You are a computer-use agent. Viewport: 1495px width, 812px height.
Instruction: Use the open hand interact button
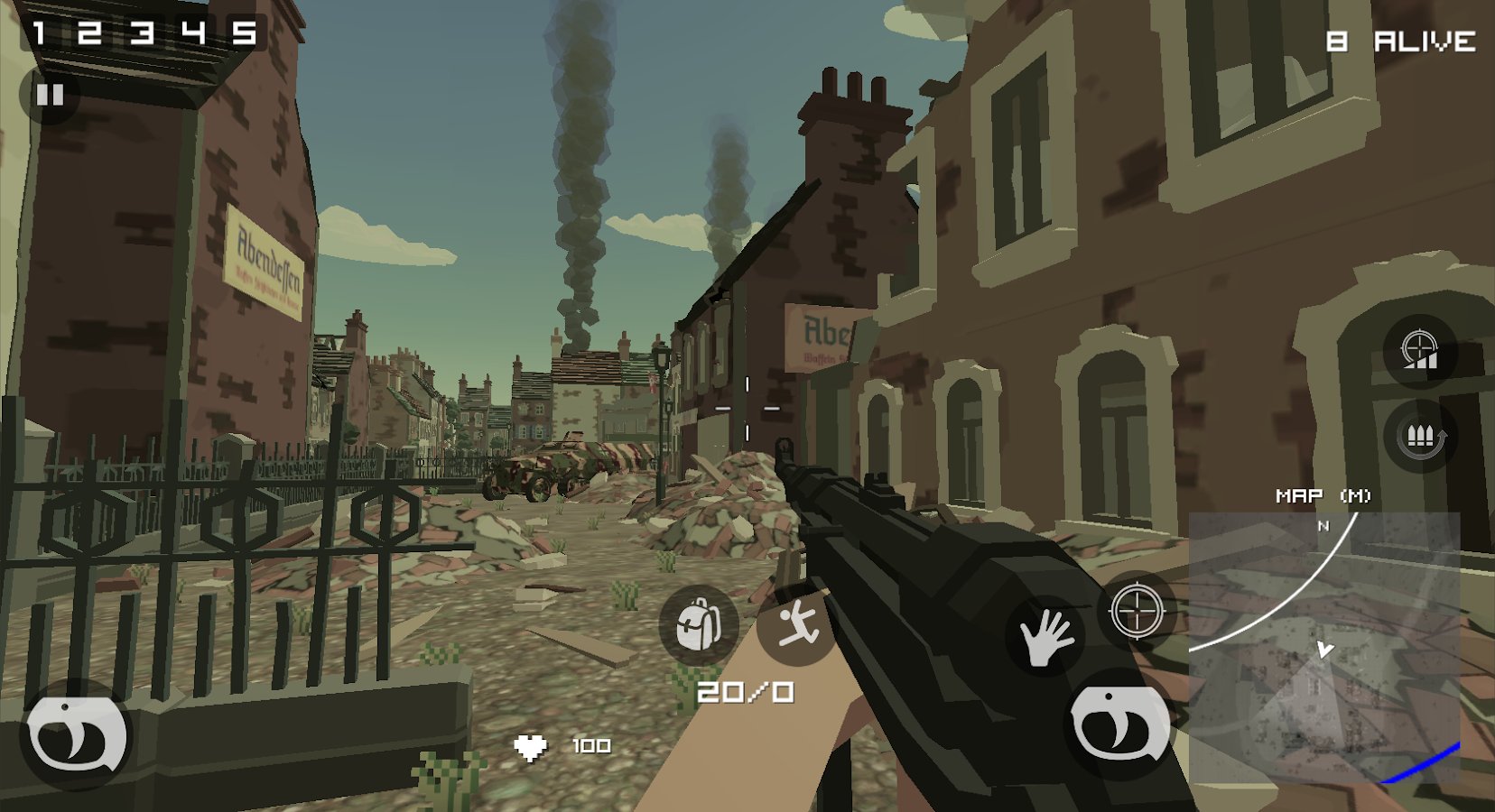[1045, 635]
